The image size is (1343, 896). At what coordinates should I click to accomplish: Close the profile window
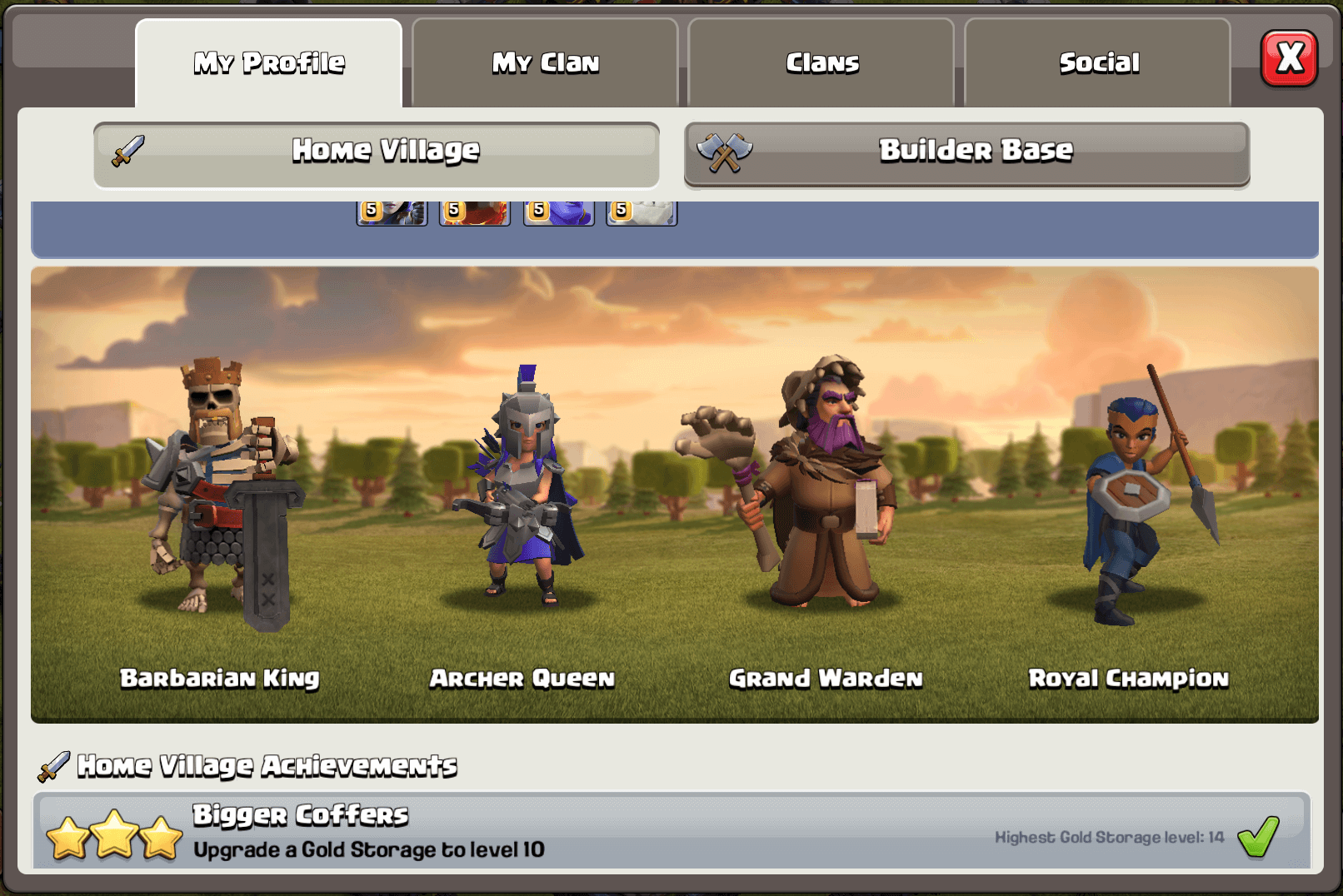pyautogui.click(x=1289, y=58)
